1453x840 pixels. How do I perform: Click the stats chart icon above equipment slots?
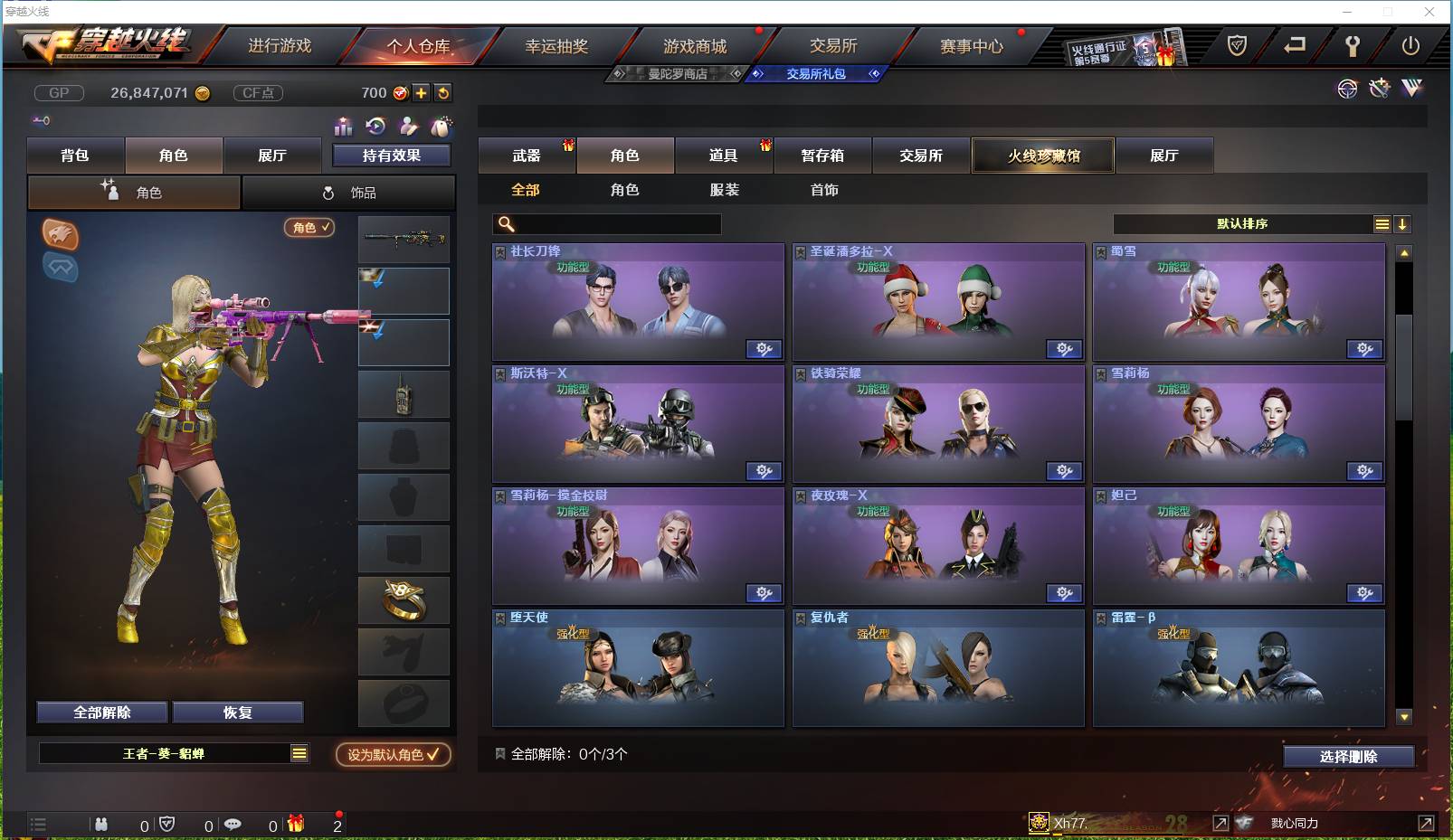pyautogui.click(x=344, y=127)
